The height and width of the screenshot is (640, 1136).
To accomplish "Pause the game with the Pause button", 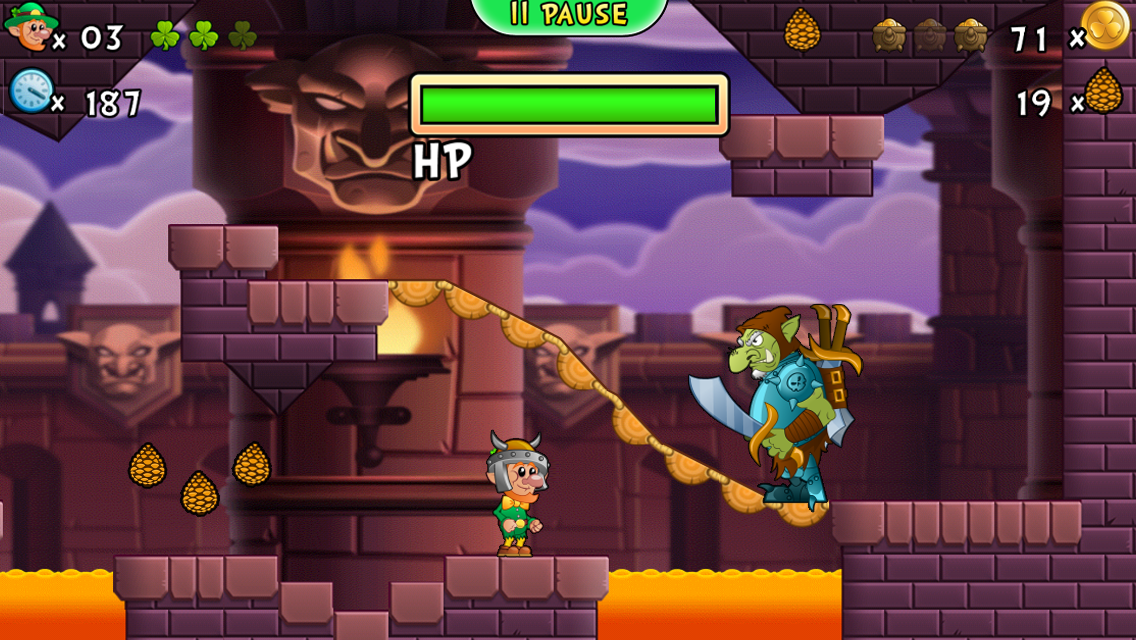I will 568,14.
